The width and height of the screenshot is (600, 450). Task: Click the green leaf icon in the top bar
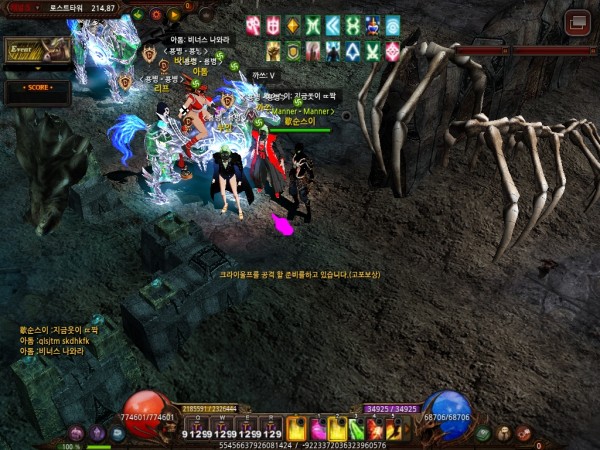tap(139, 14)
